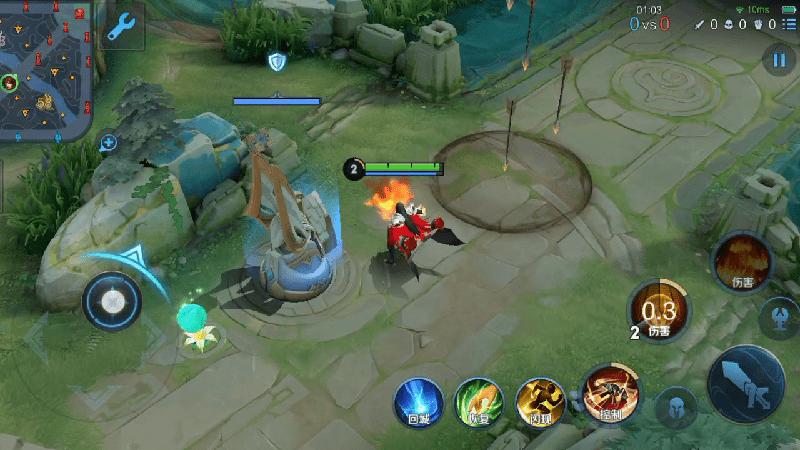
Task: Activate the 回城 recall ability
Action: coord(417,401)
